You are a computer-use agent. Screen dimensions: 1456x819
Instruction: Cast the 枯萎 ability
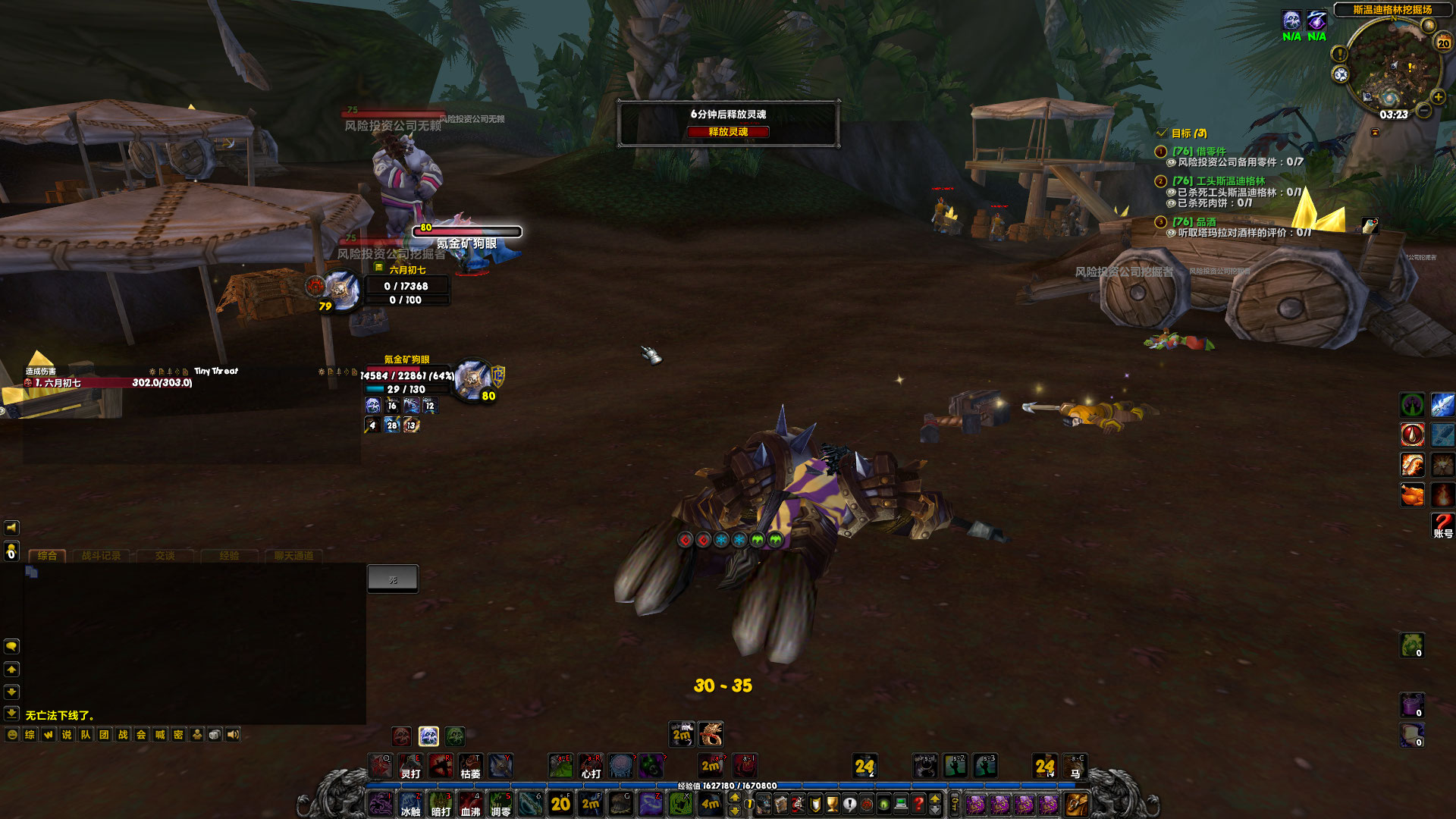point(469,767)
